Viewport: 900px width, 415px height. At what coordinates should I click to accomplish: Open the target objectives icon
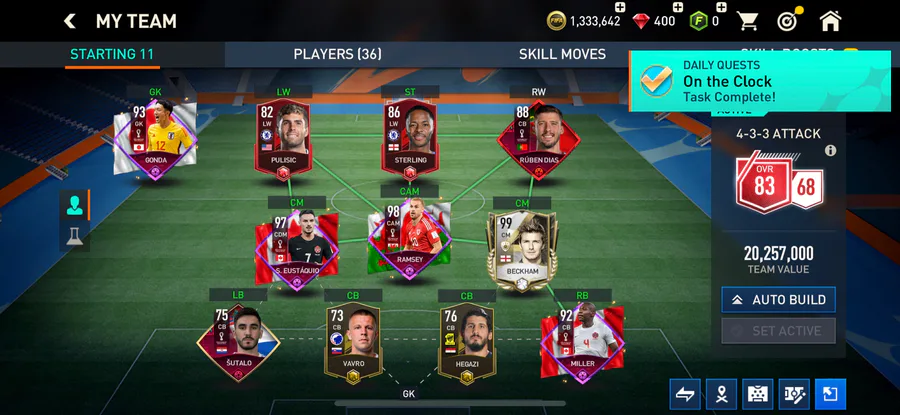(788, 21)
